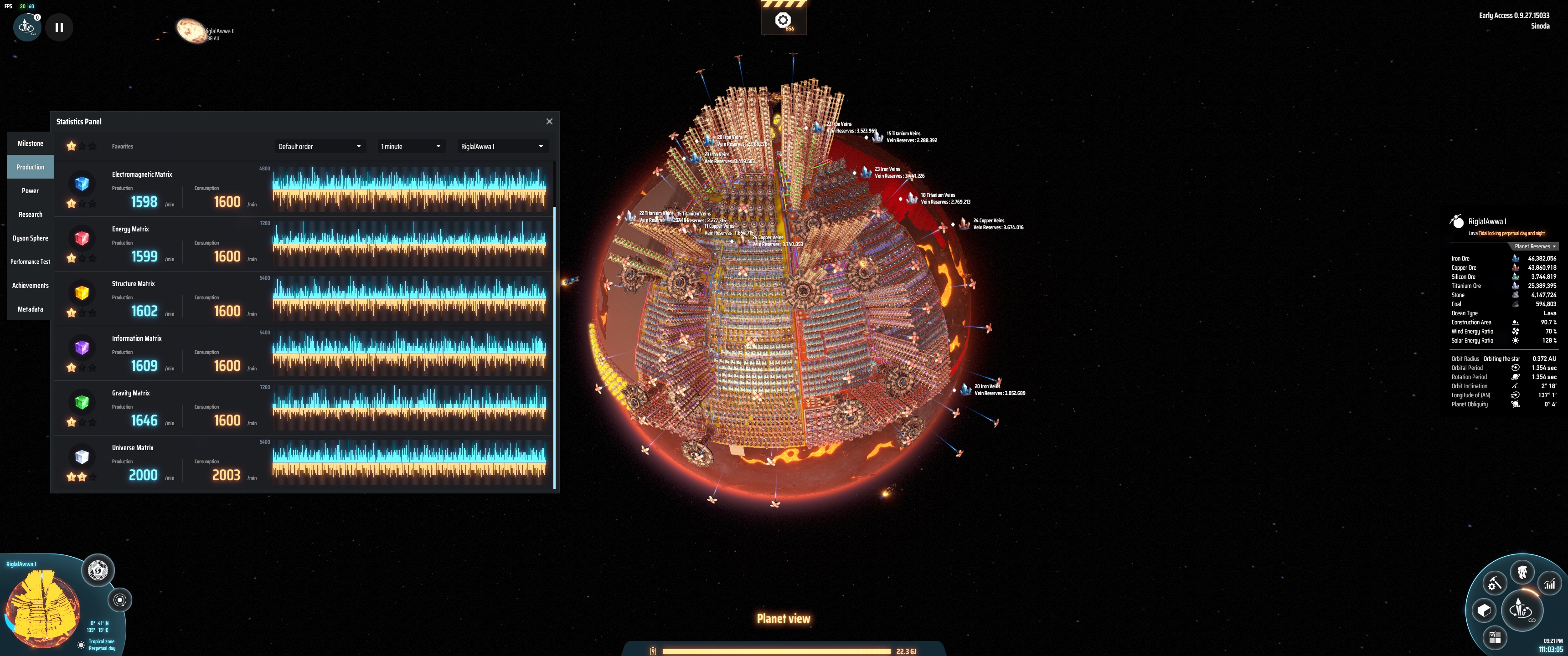
Task: Open the milestones checklist icon
Action: pos(1495,638)
